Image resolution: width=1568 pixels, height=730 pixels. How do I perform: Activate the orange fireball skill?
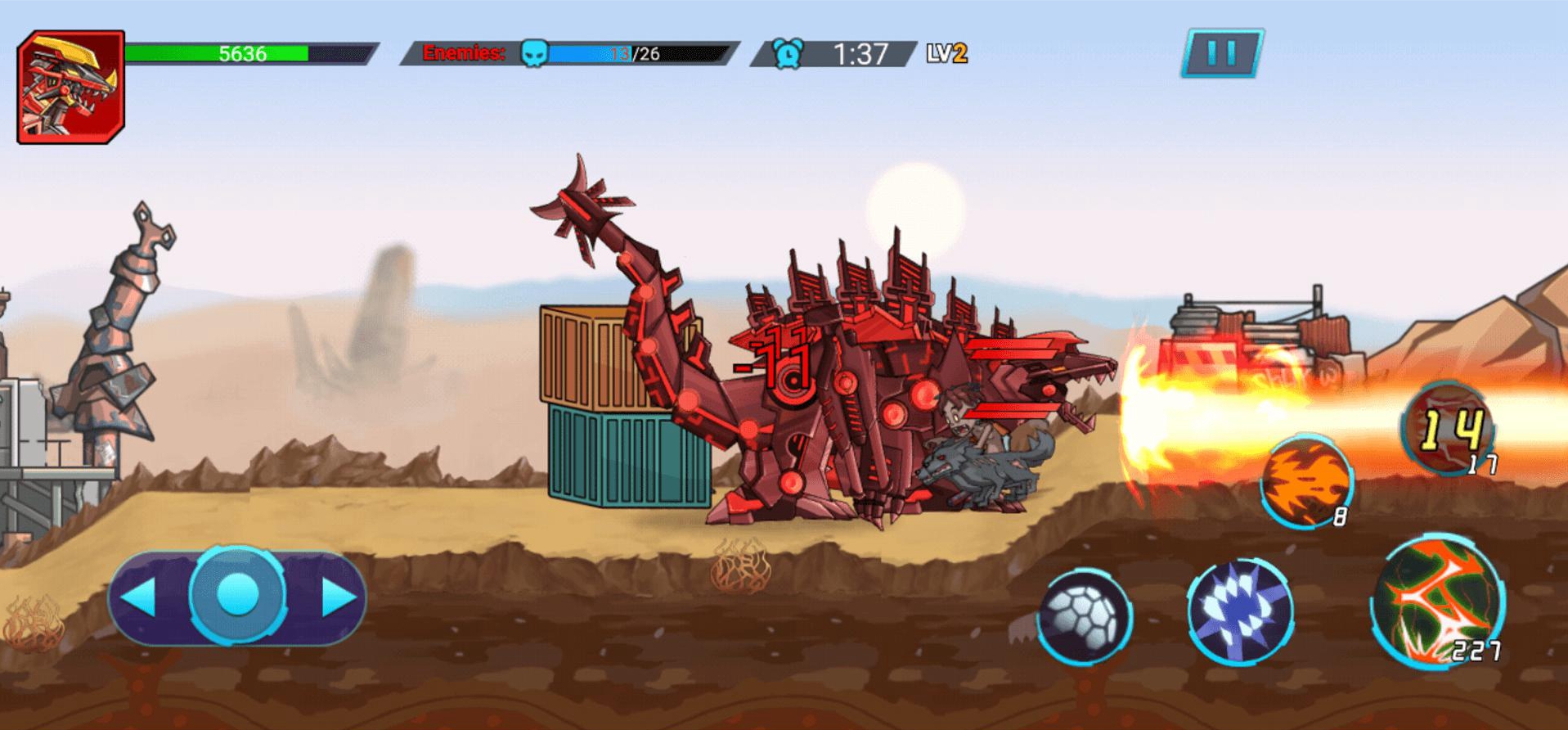(x=1306, y=481)
